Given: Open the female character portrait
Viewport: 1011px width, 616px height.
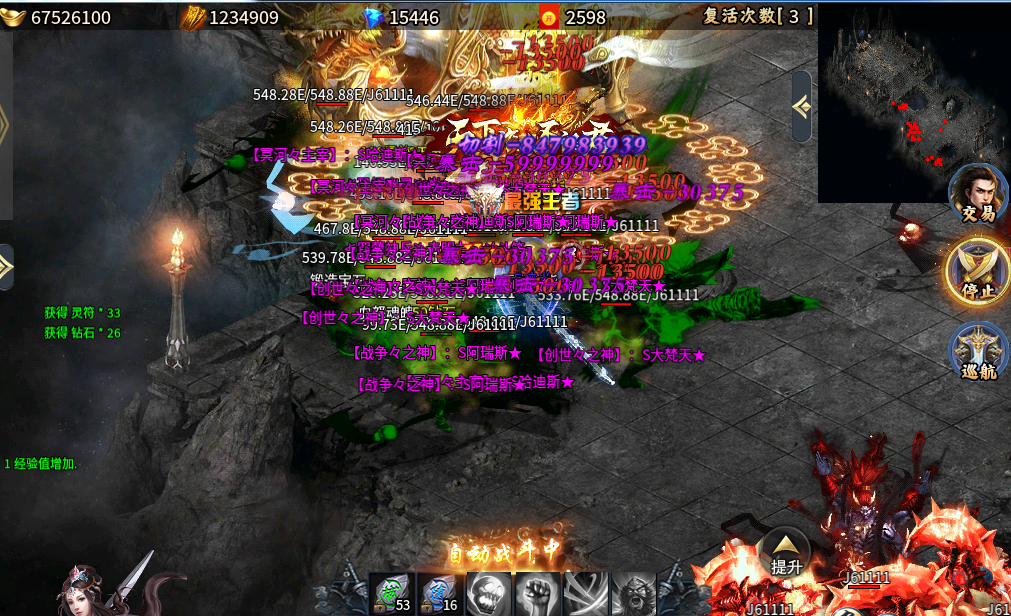Looking at the screenshot, I should point(95,588).
